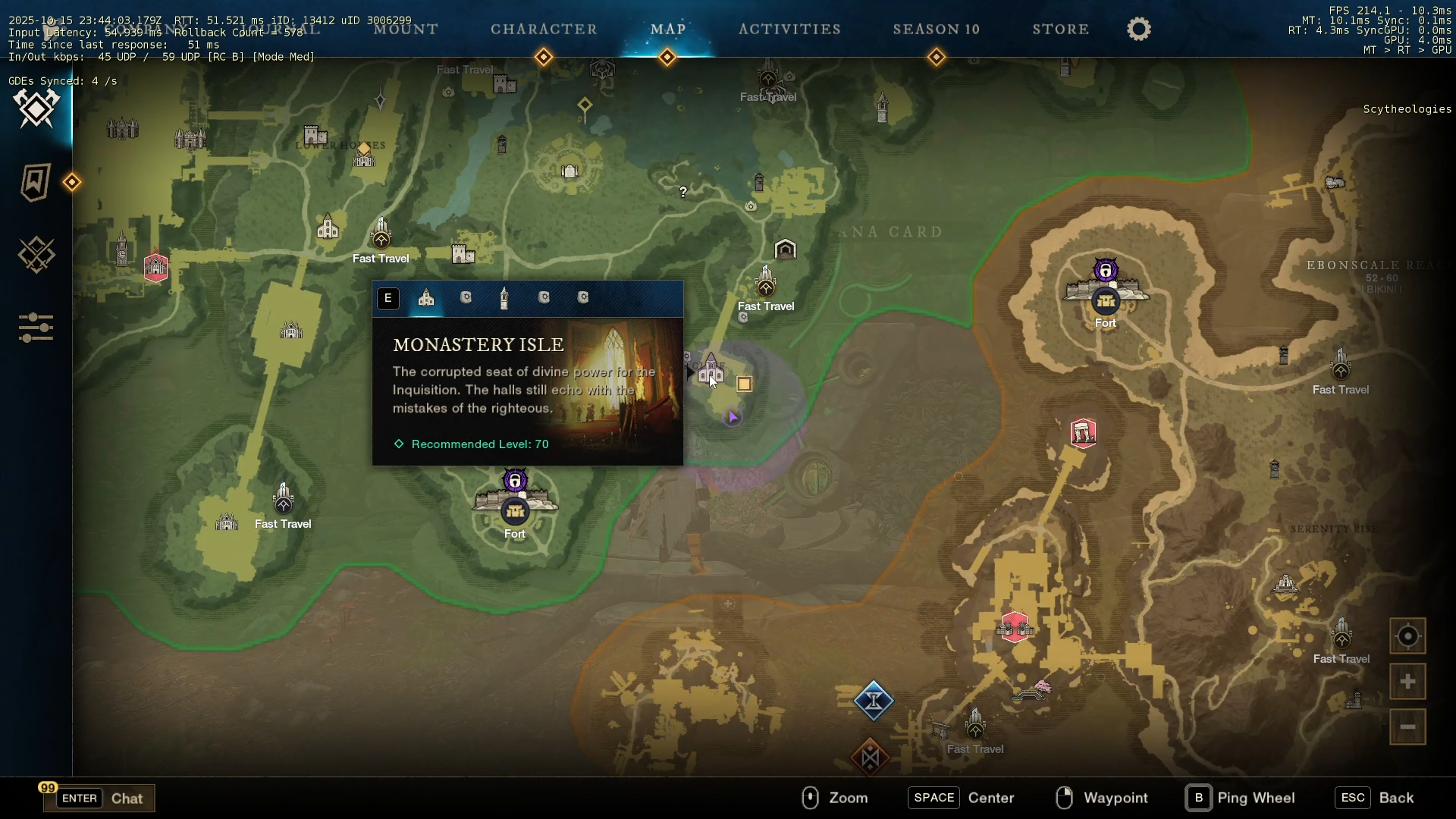This screenshot has width=1456, height=819.
Task: Select the Fort marker below the tooltip
Action: click(x=515, y=511)
